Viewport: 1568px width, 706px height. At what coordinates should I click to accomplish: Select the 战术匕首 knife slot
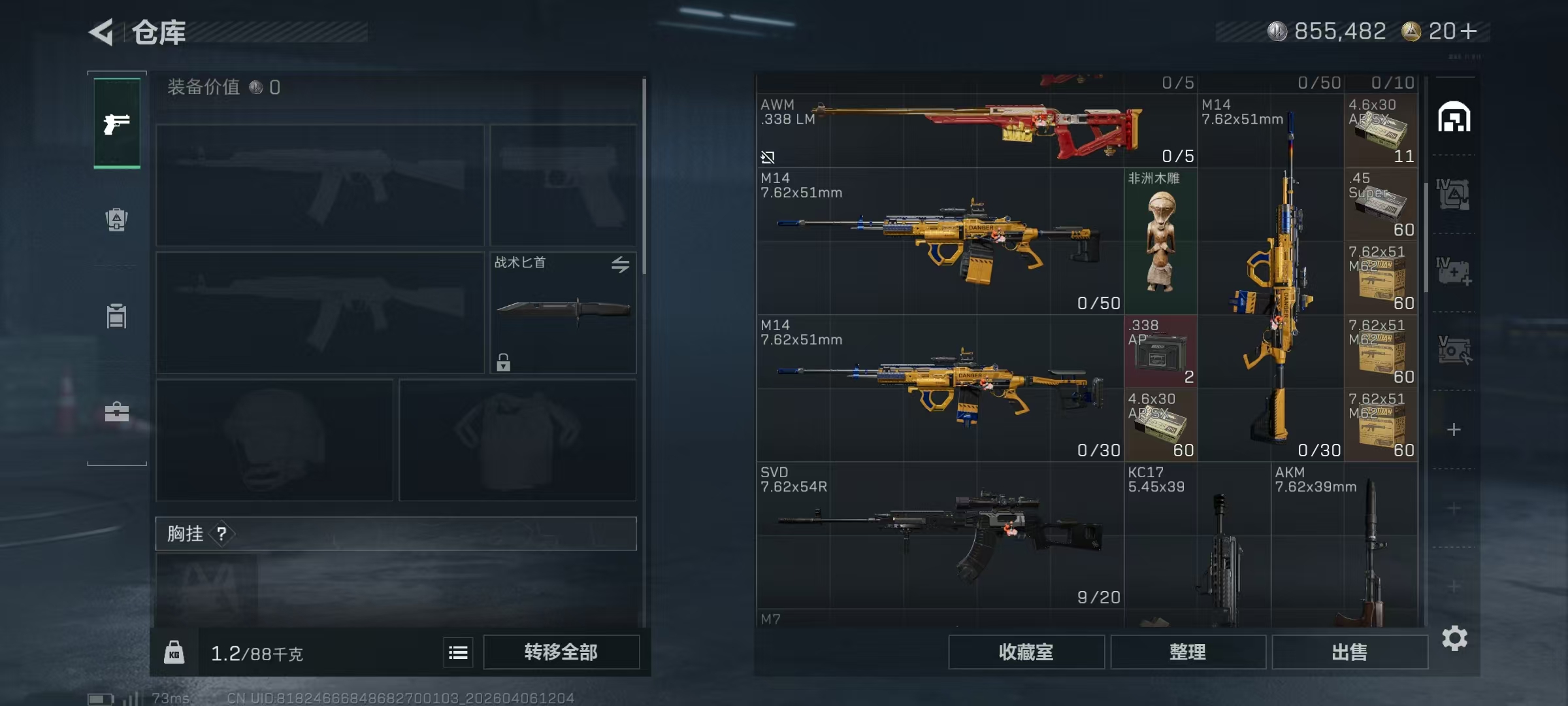point(563,312)
